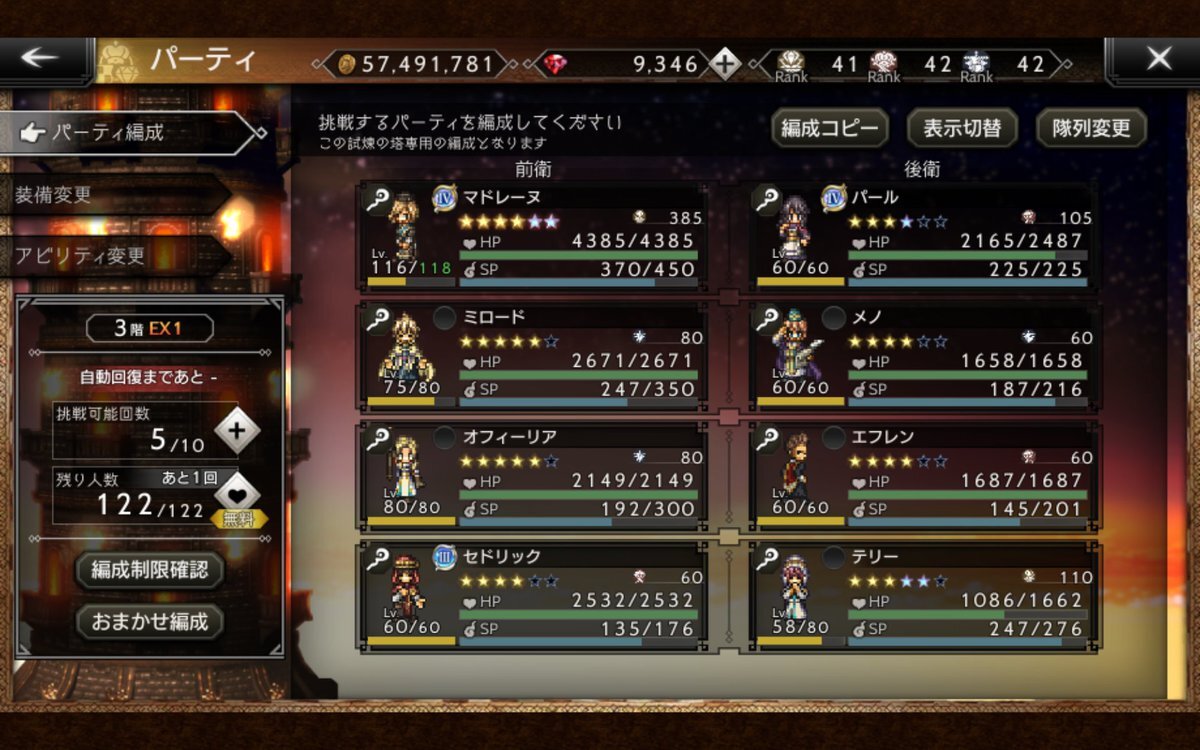Image resolution: width=1200 pixels, height=750 pixels.
Task: Add rubies with the plus button
Action: [726, 64]
